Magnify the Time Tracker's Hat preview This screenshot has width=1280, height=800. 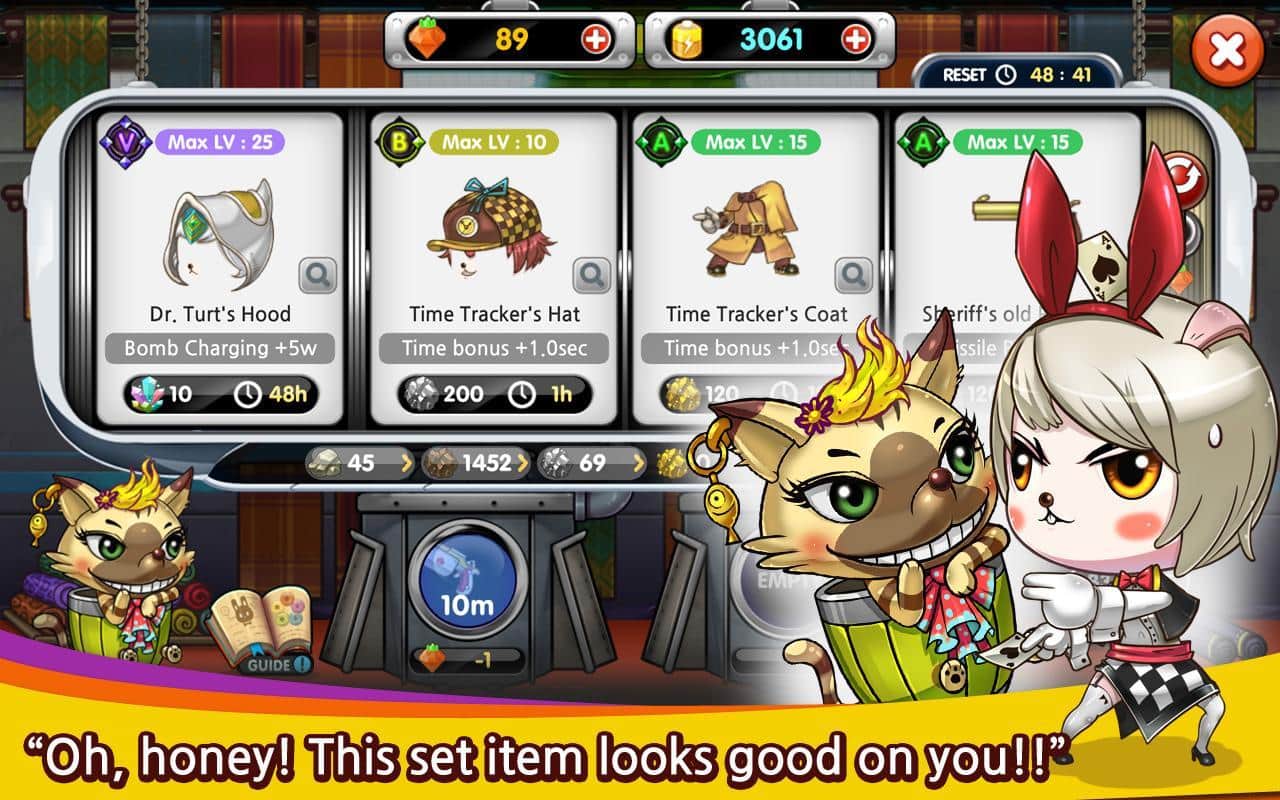pyautogui.click(x=592, y=275)
